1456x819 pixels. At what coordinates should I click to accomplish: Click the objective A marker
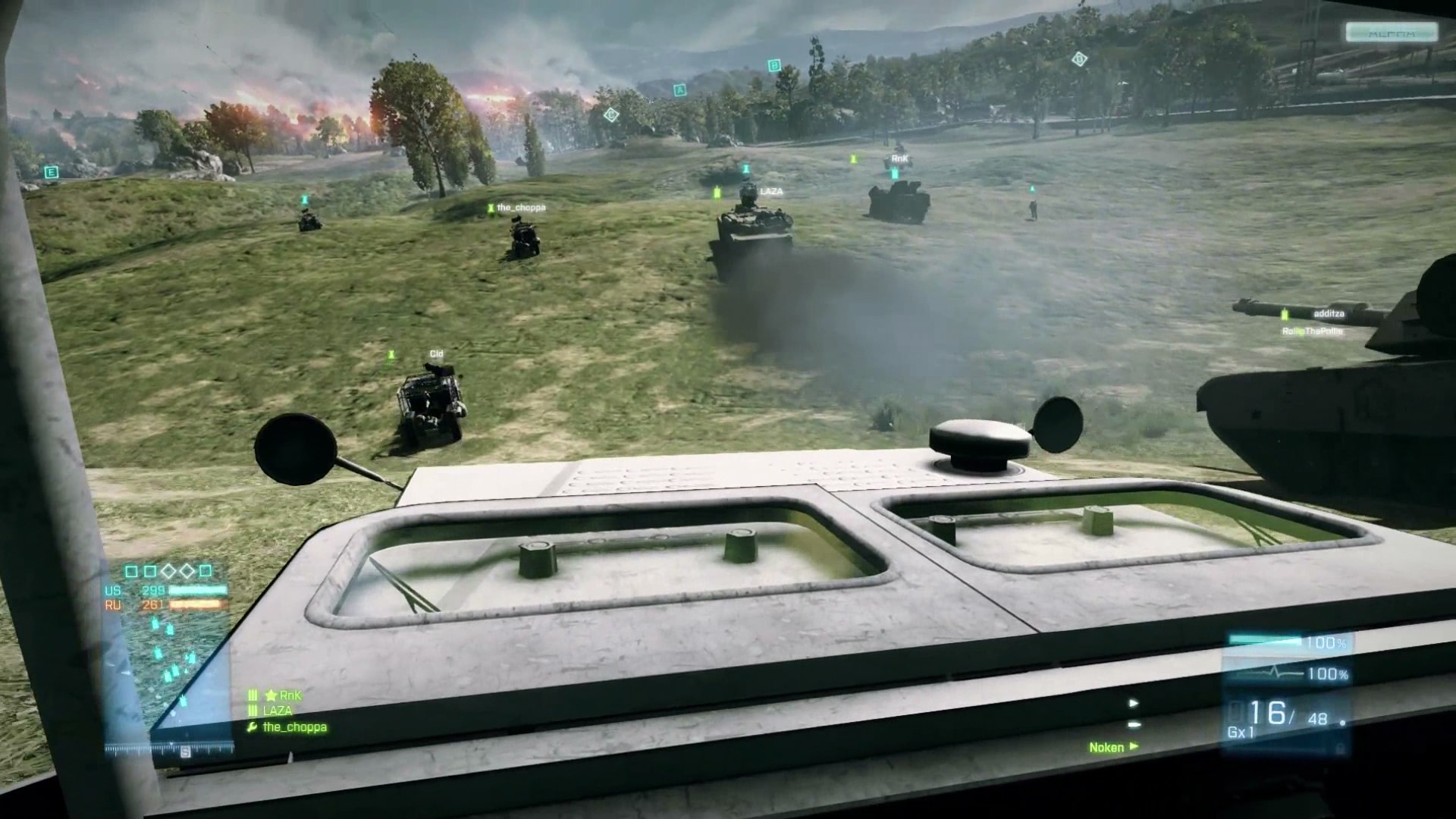point(679,90)
